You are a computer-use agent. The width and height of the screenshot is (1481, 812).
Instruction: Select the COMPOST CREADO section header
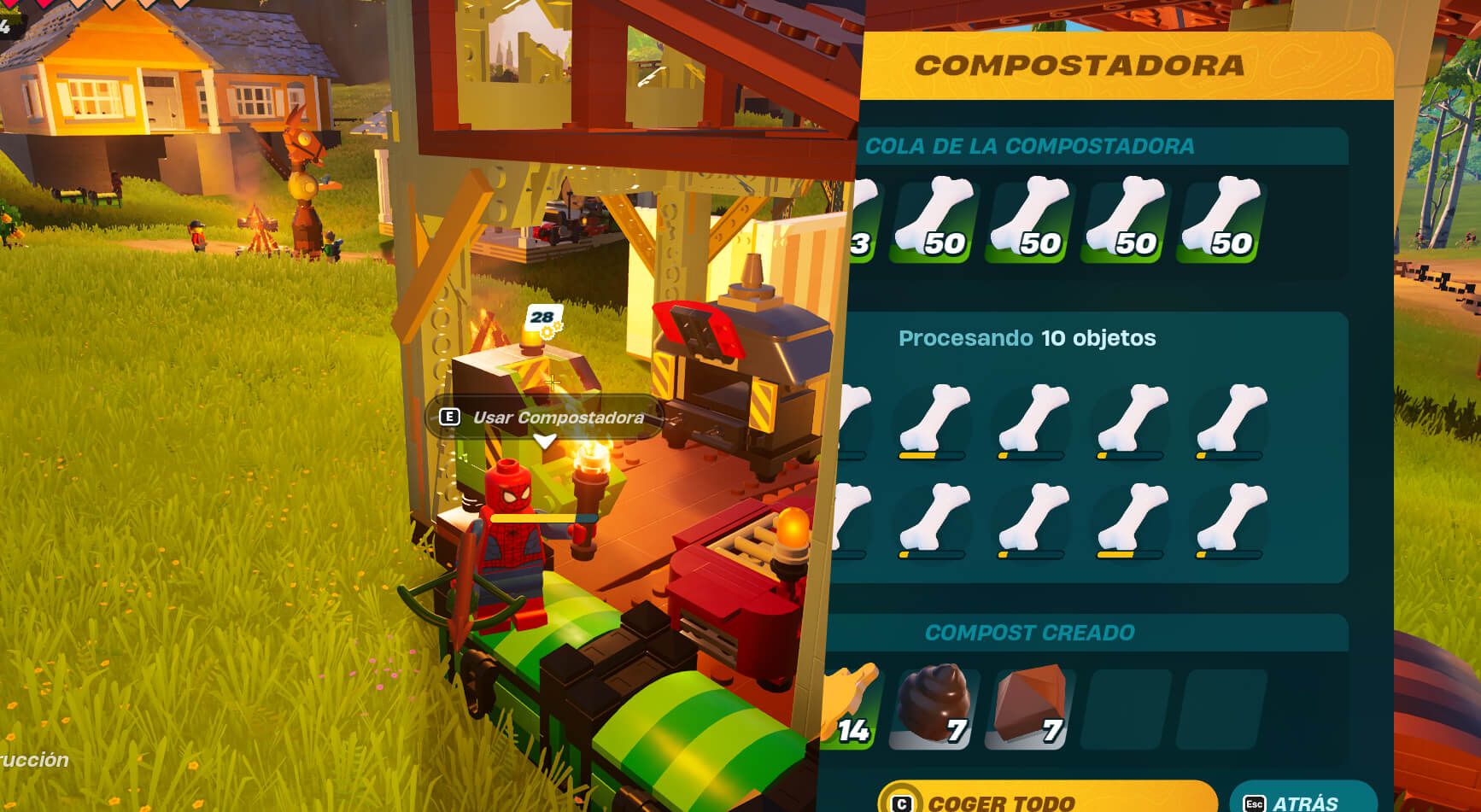click(1029, 633)
